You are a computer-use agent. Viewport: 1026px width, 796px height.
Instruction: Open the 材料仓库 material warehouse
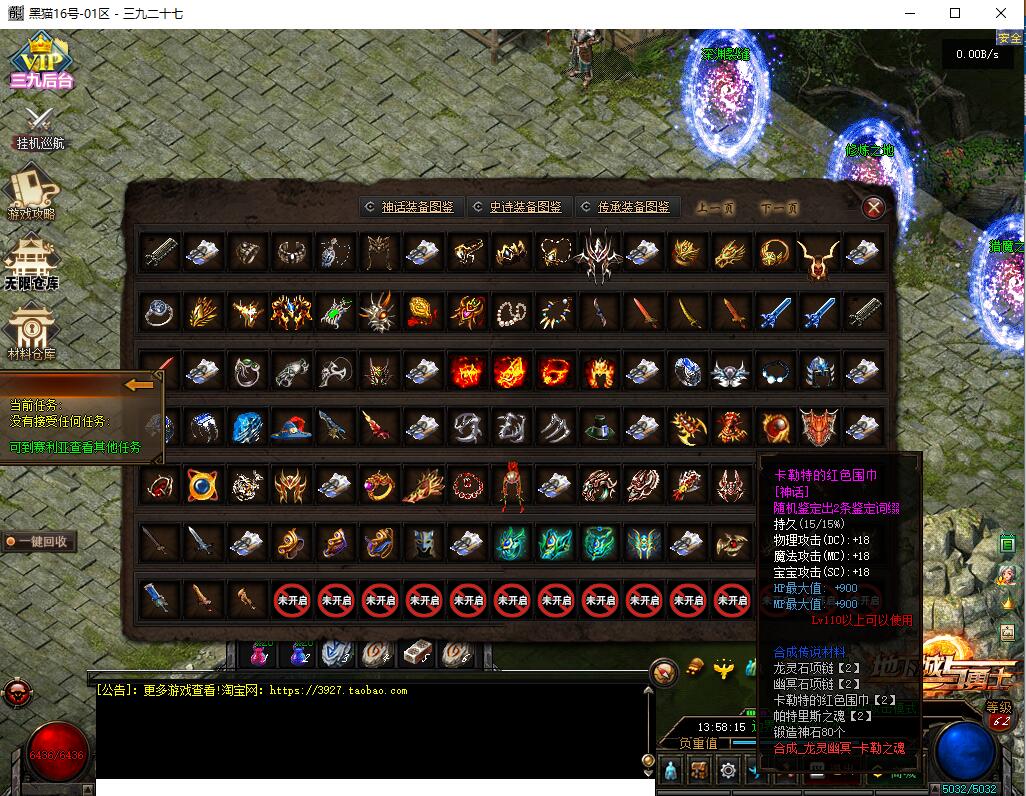(x=32, y=332)
